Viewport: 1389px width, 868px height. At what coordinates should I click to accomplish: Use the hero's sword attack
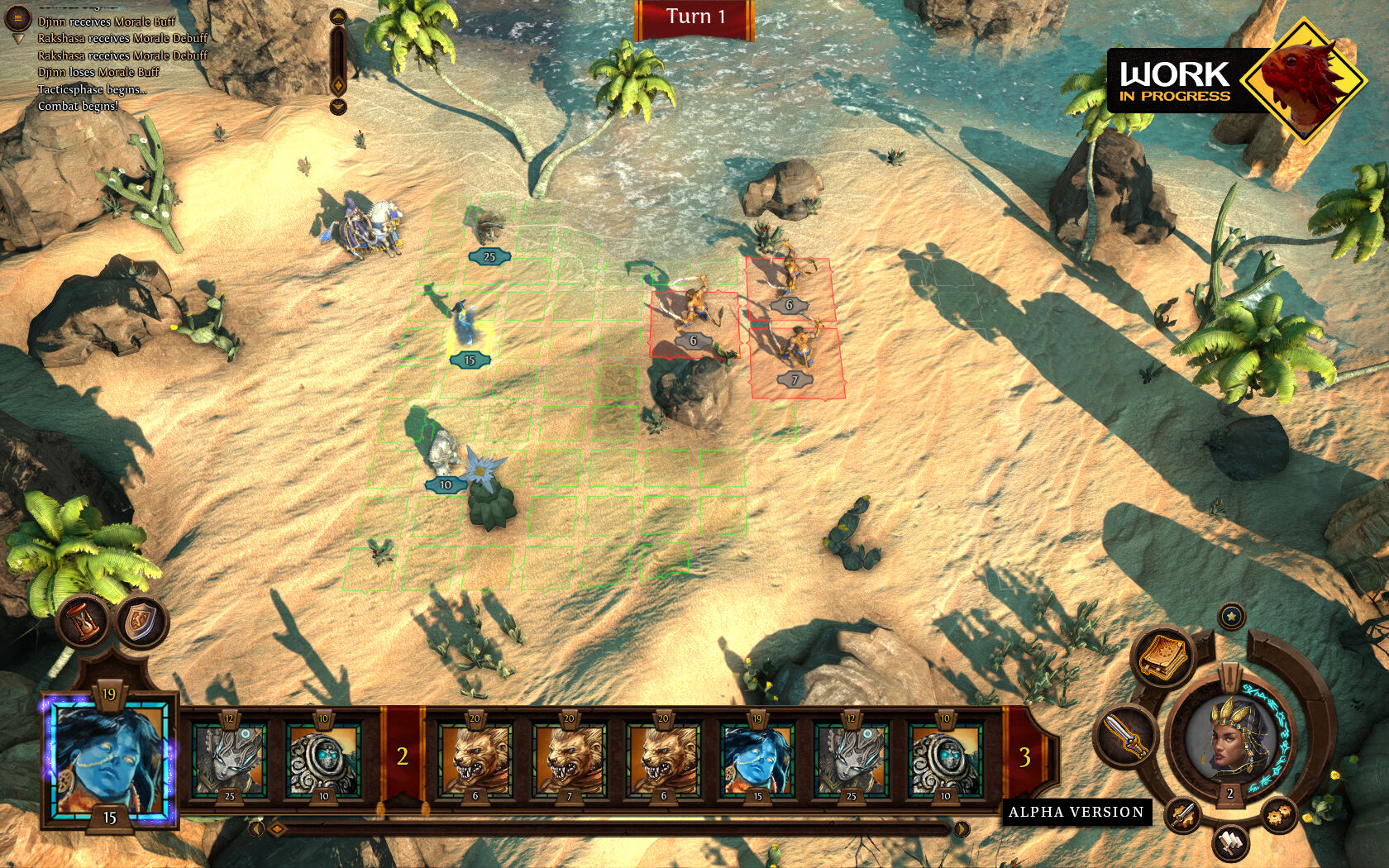pyautogui.click(x=1124, y=734)
